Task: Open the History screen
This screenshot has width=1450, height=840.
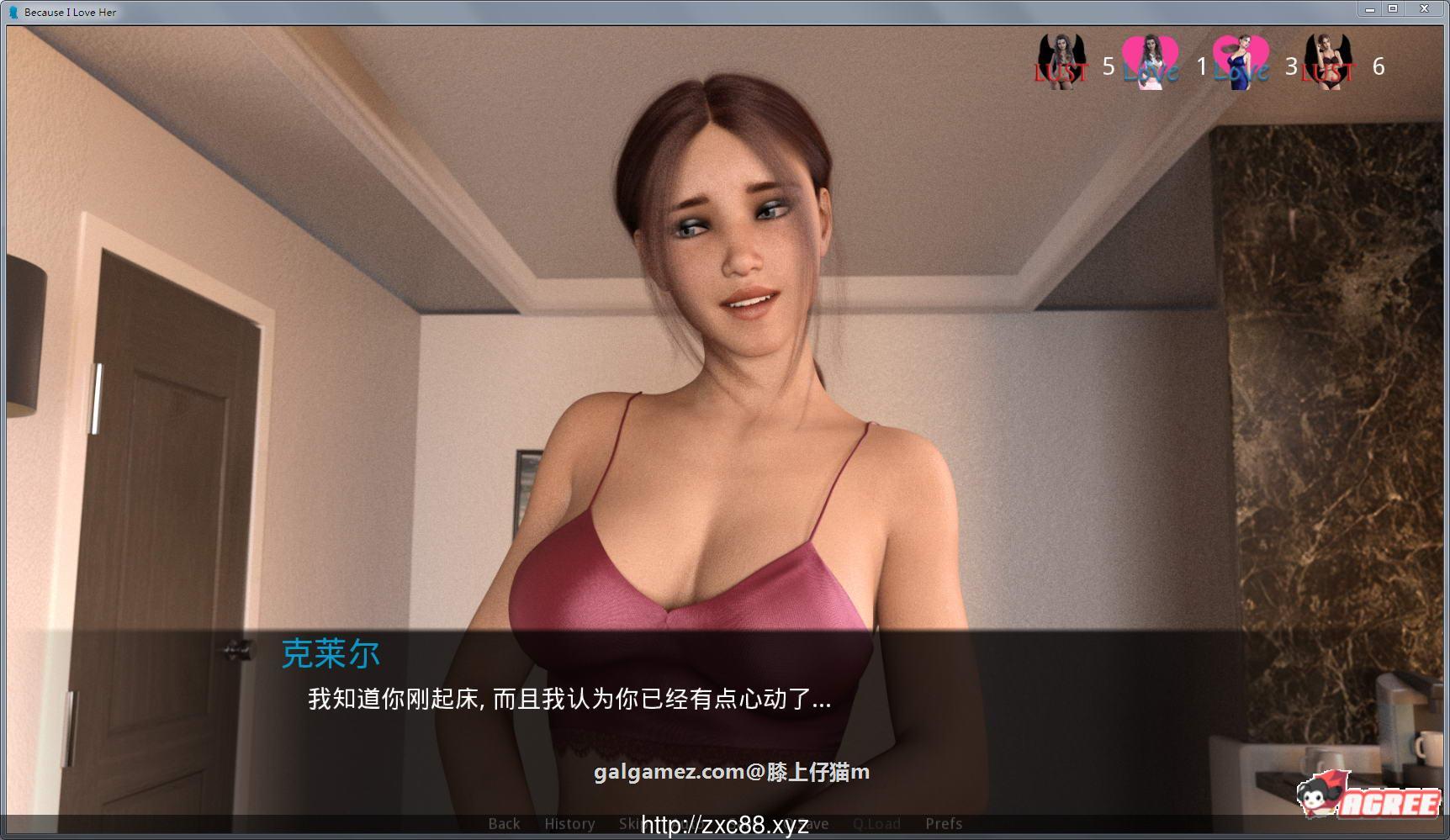Action: tap(570, 824)
